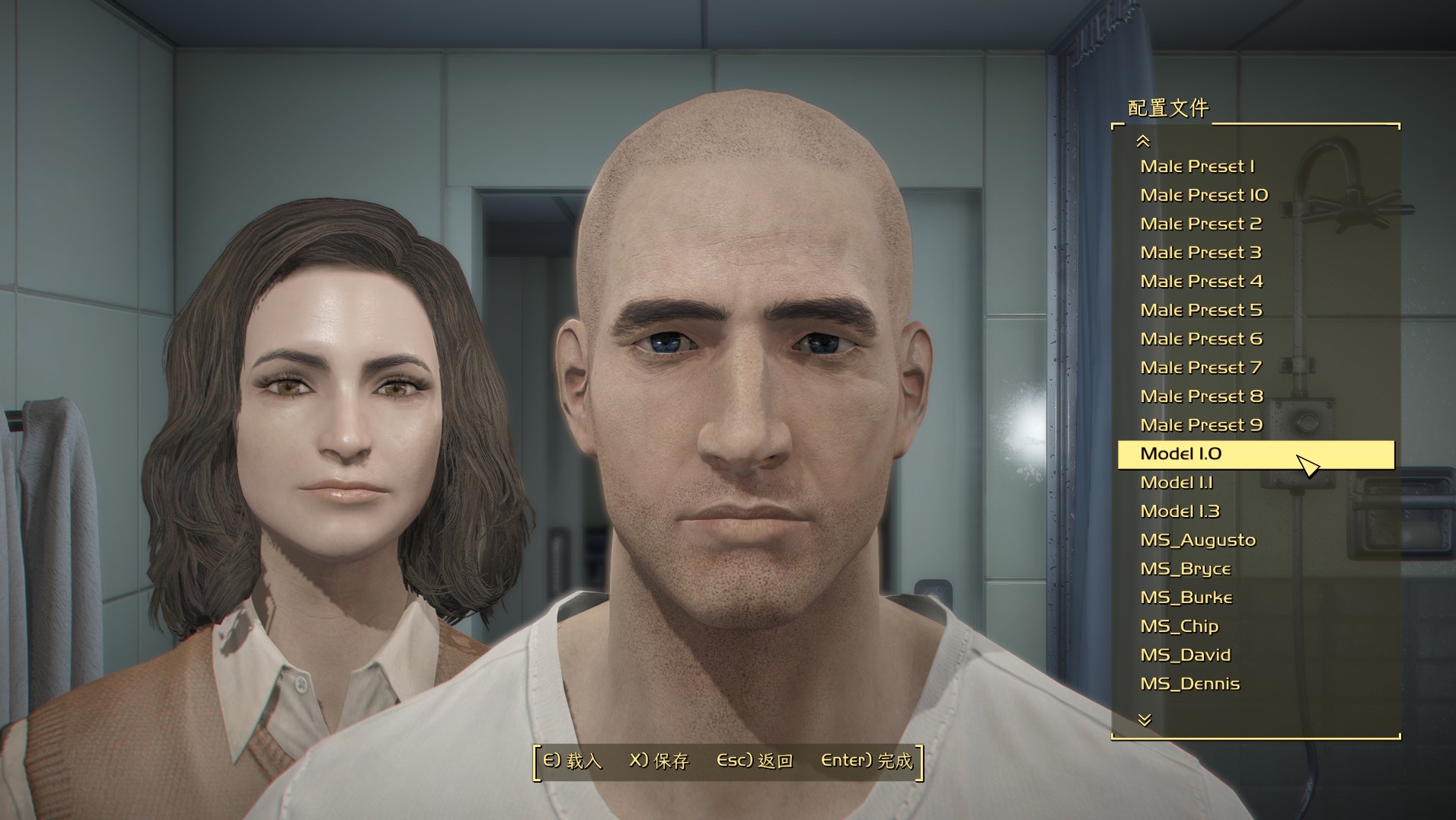The image size is (1456, 820).
Task: Select the Male Preset 1 entry
Action: pyautogui.click(x=1197, y=166)
